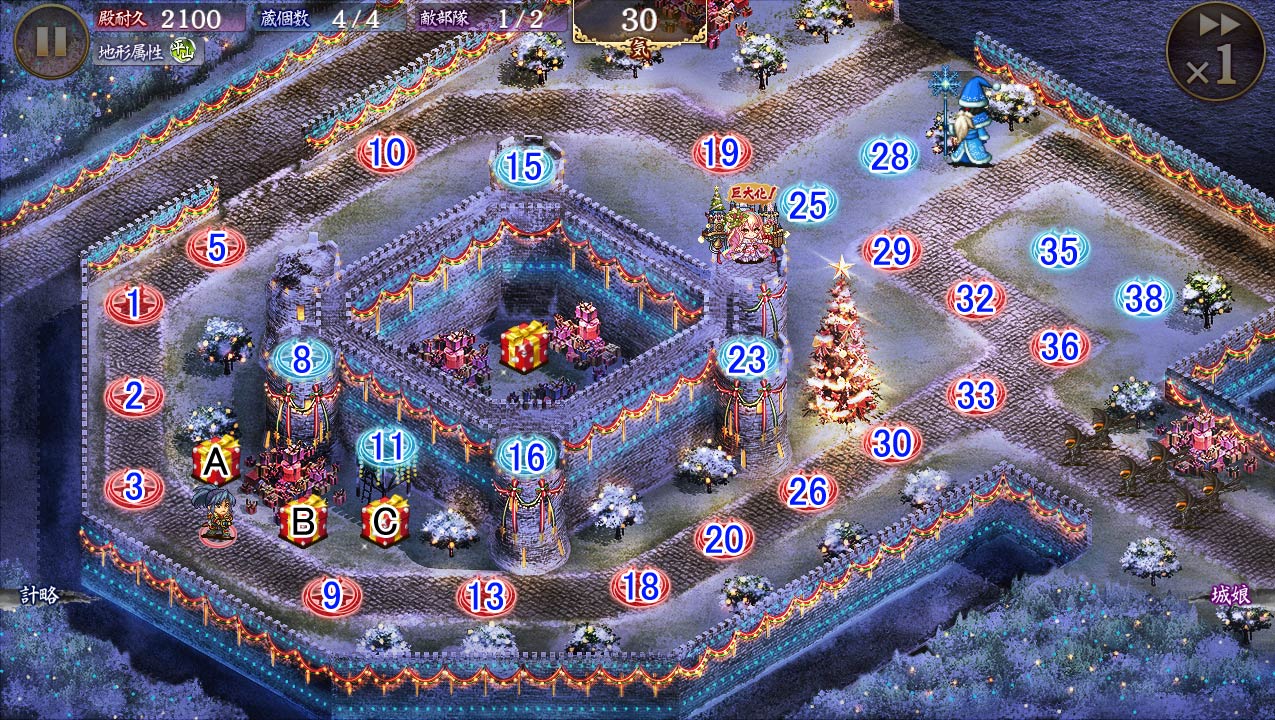
Task: Pick tower deployment tile number 15
Action: (524, 167)
